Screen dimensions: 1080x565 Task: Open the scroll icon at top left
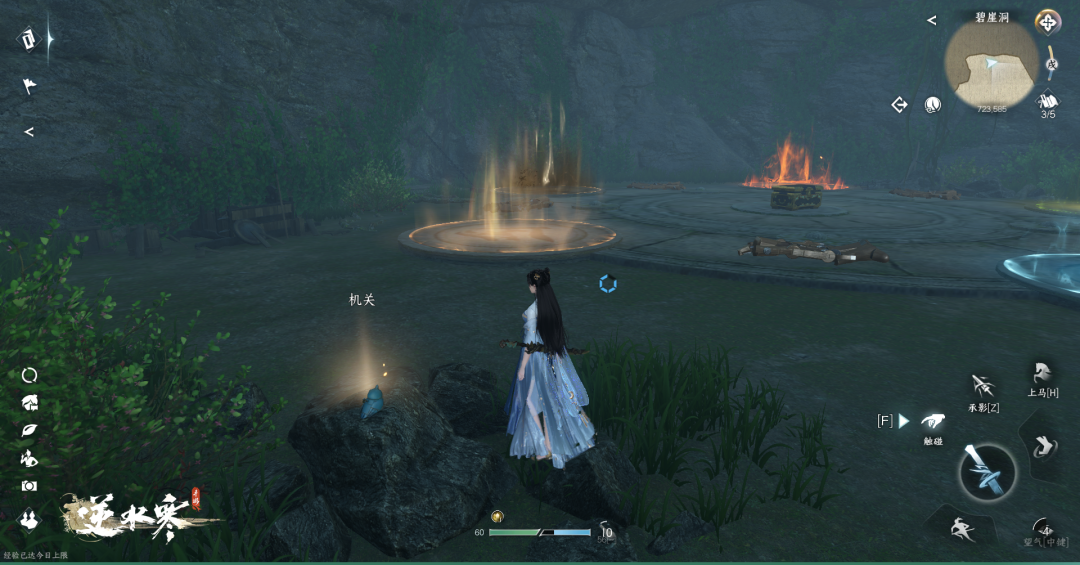(x=29, y=39)
